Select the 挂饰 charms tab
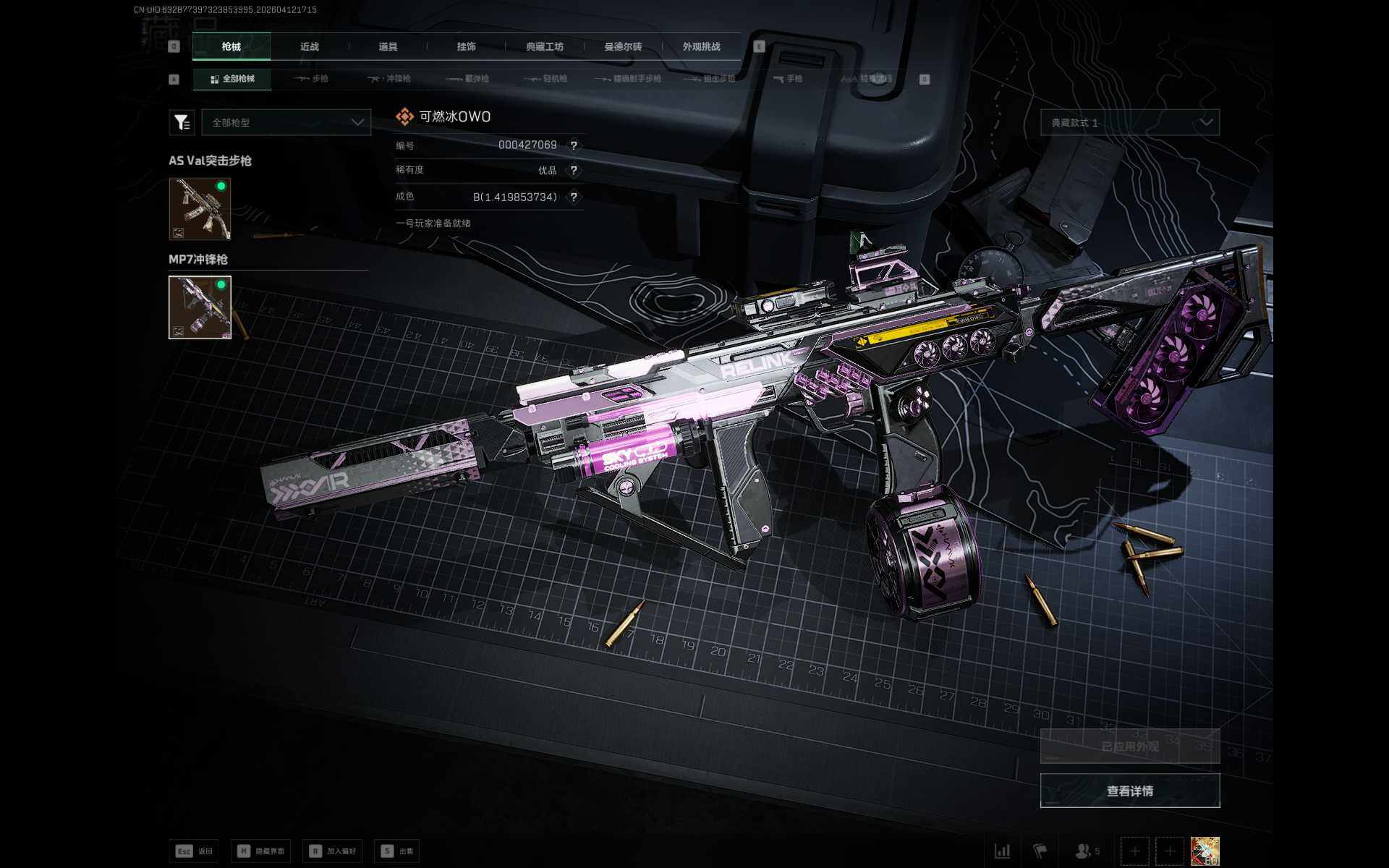 [467, 46]
